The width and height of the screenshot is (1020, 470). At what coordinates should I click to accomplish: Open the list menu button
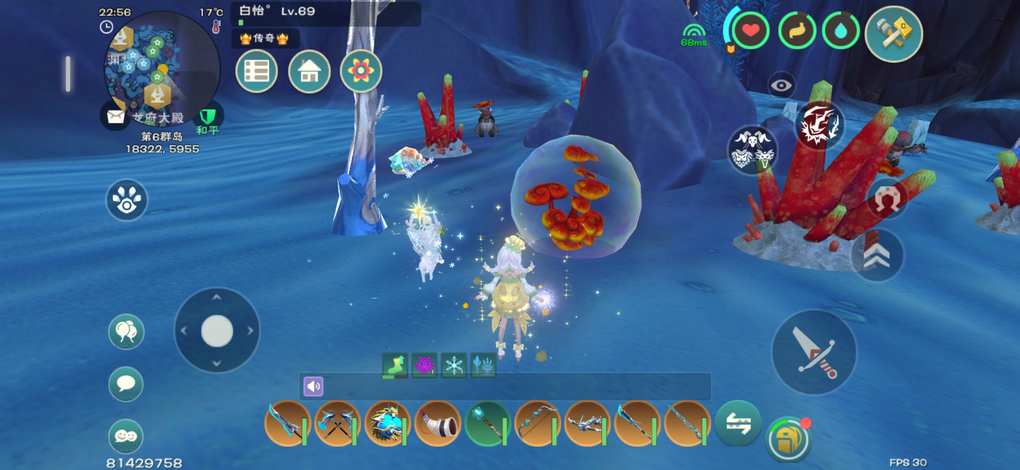pyautogui.click(x=257, y=71)
